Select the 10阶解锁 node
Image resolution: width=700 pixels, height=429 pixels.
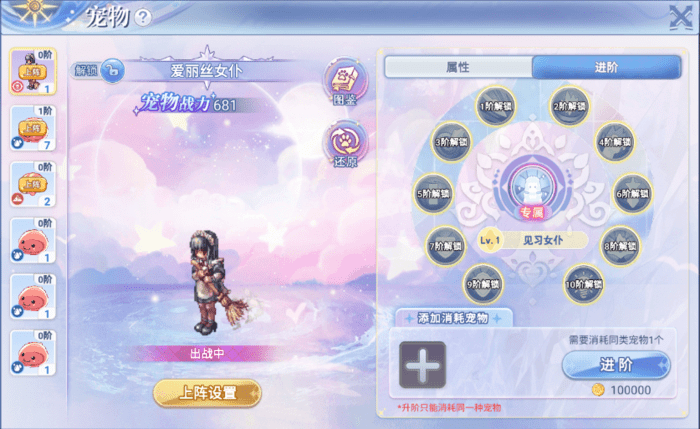pyautogui.click(x=583, y=284)
